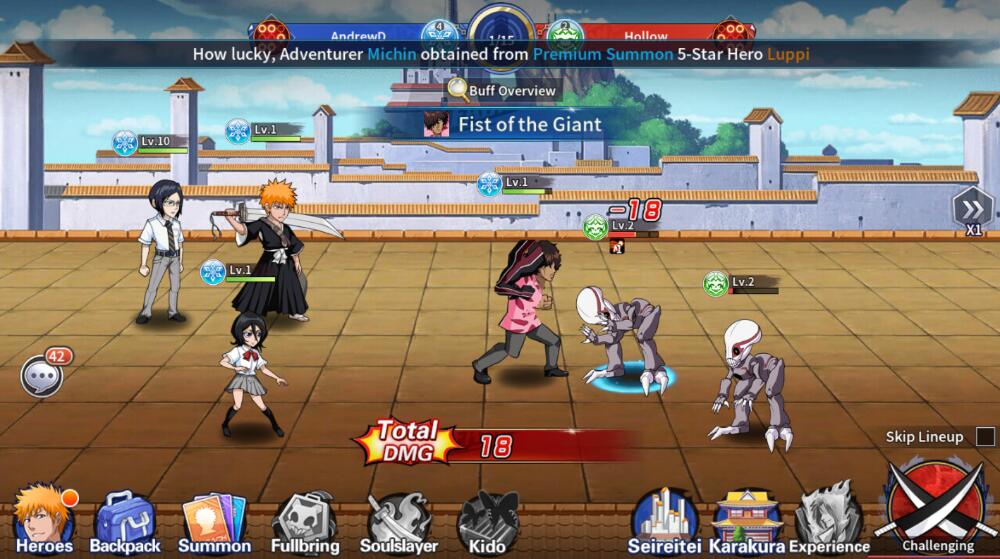Image resolution: width=1000 pixels, height=559 pixels.
Task: Open the Heroes menu
Action: pyautogui.click(x=44, y=519)
